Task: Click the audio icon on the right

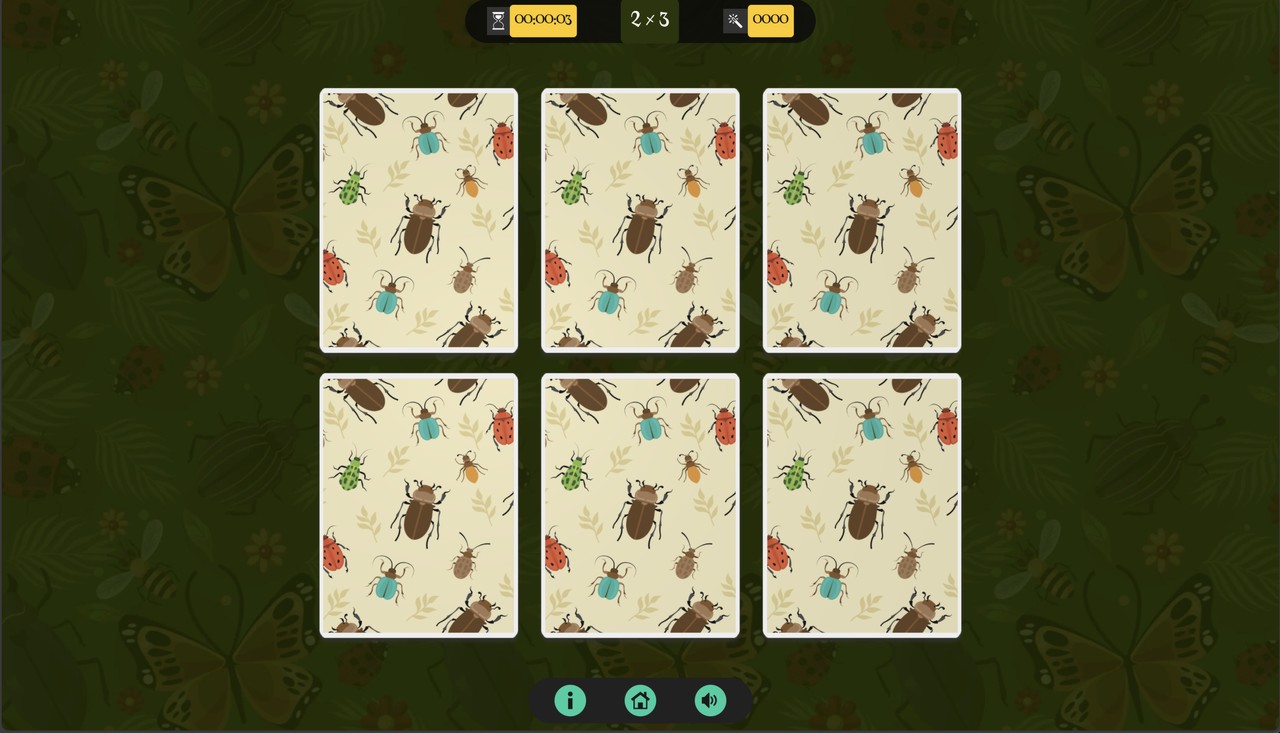Action: point(710,700)
